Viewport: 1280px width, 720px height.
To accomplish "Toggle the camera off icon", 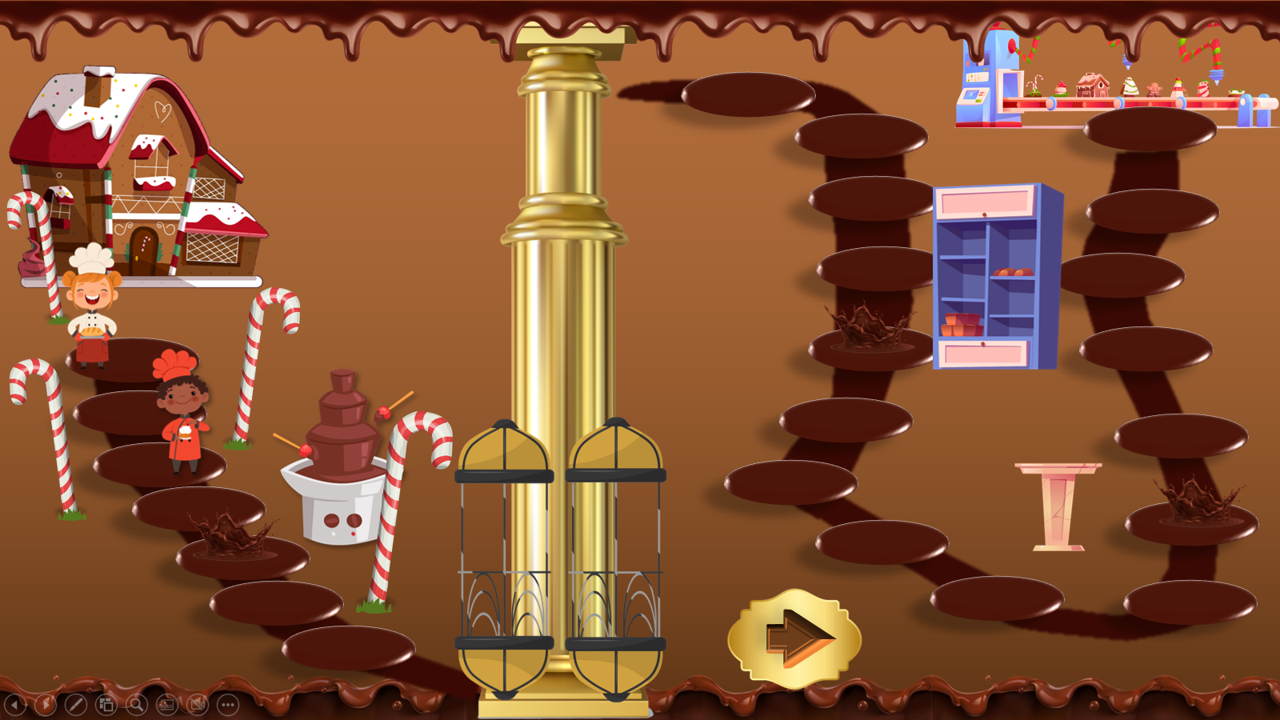I will click(x=197, y=705).
